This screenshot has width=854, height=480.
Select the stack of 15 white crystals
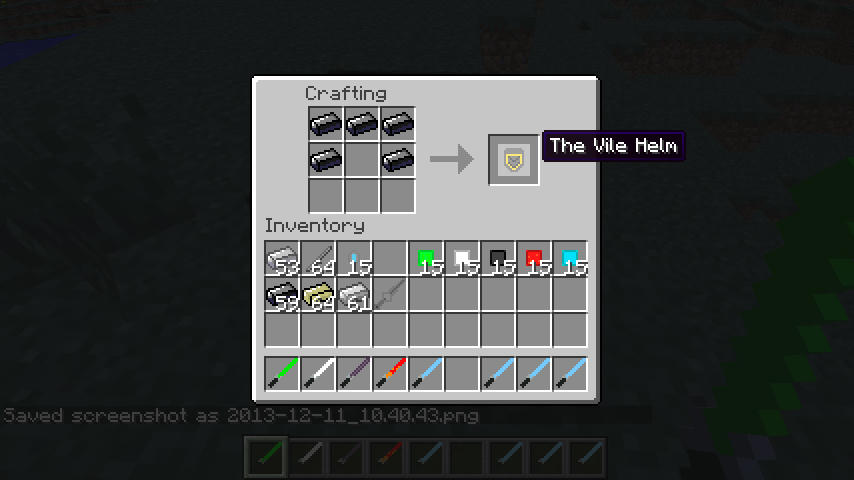(x=463, y=260)
